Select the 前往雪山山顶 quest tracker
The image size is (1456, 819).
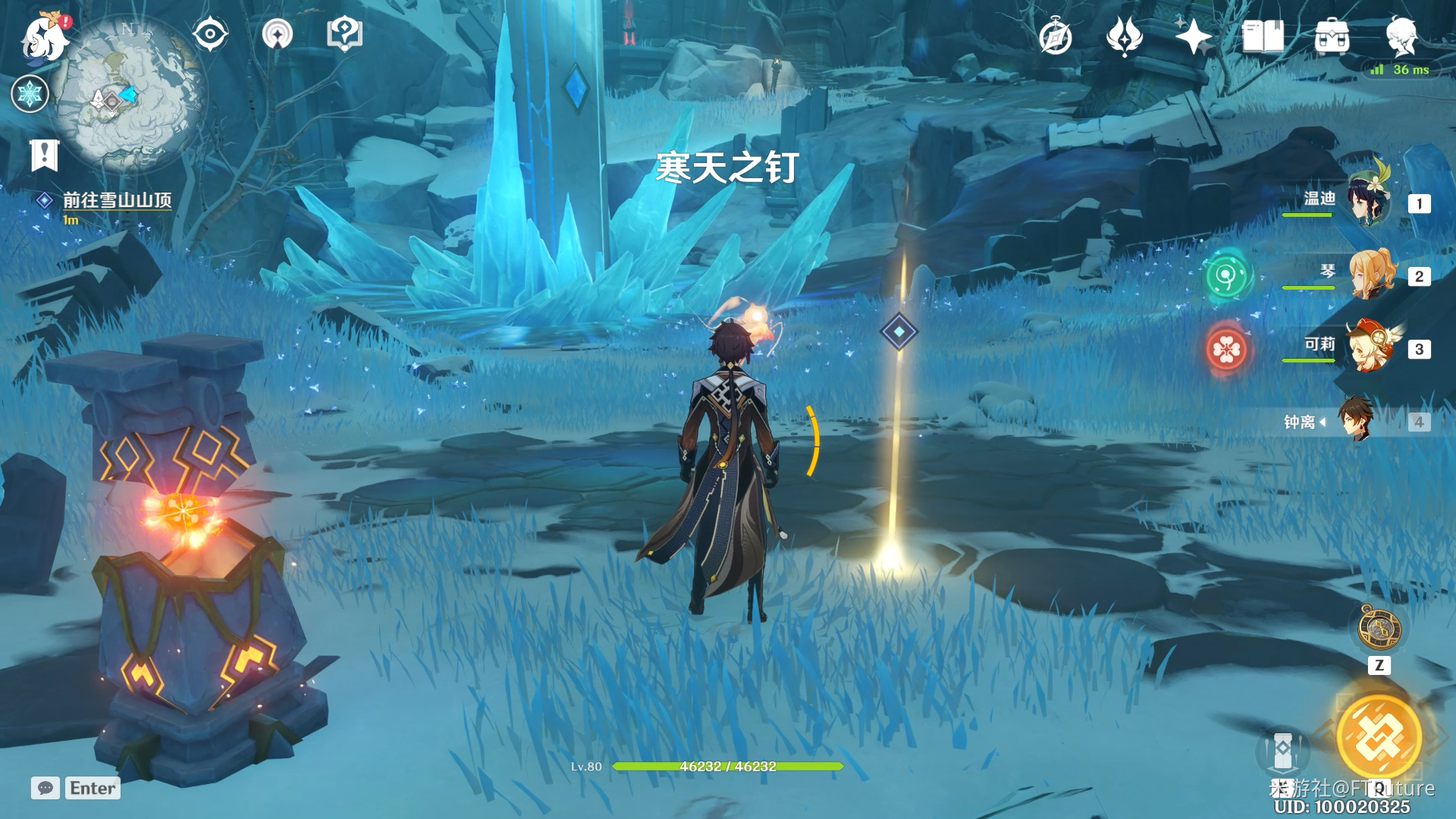117,200
